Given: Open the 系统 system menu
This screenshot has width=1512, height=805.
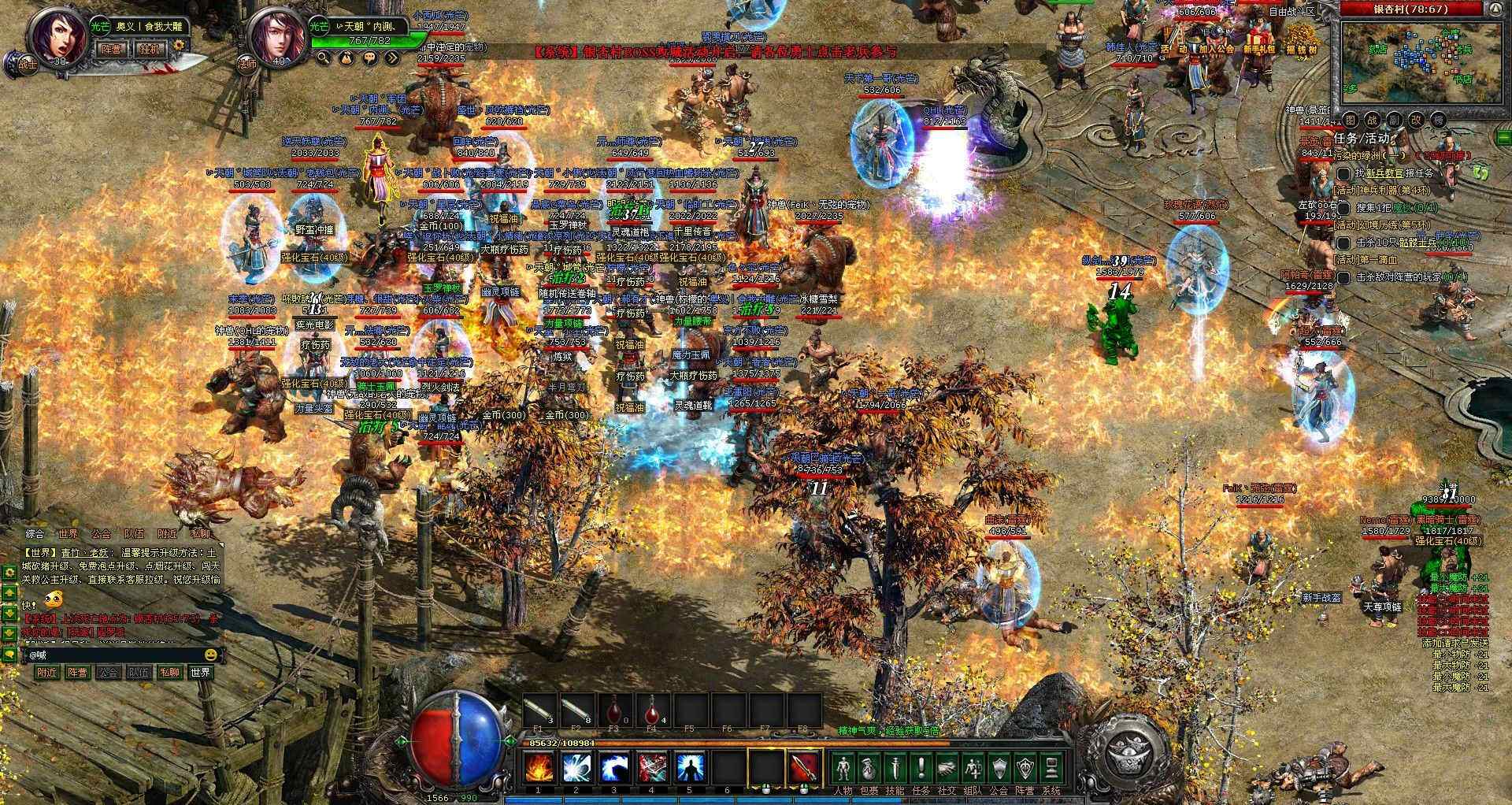Looking at the screenshot, I should tap(1051, 769).
